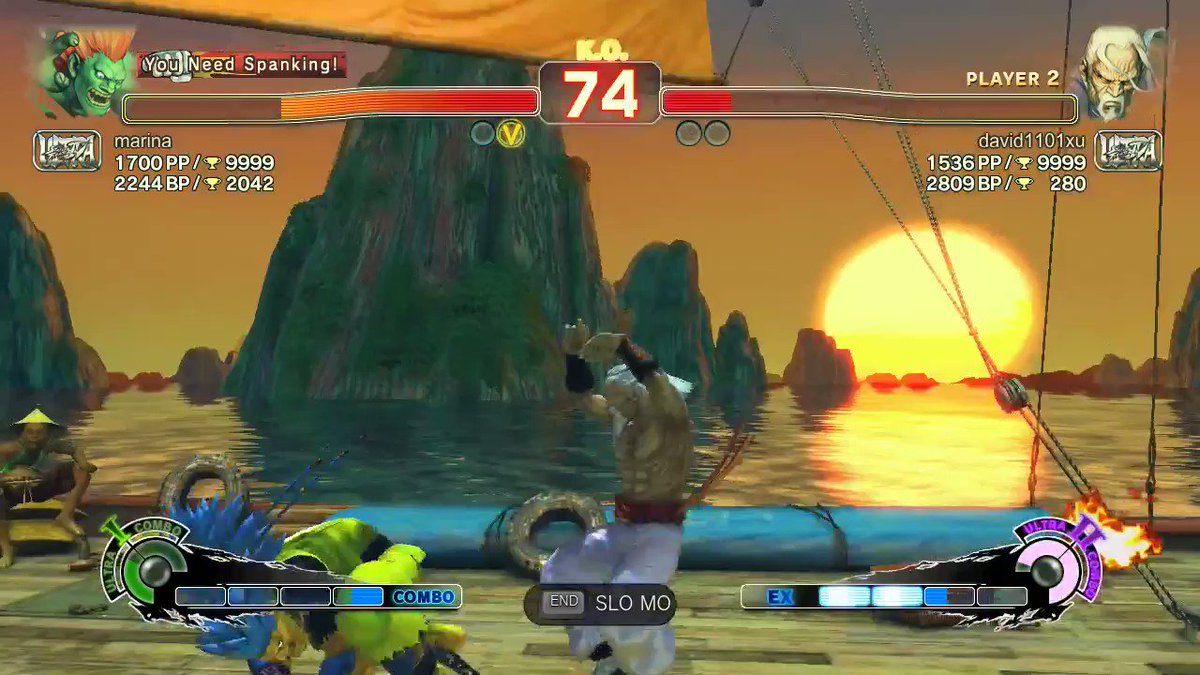Click the Ultra emblem beside marina
Viewport: 1200px width, 675px height.
tap(67, 151)
